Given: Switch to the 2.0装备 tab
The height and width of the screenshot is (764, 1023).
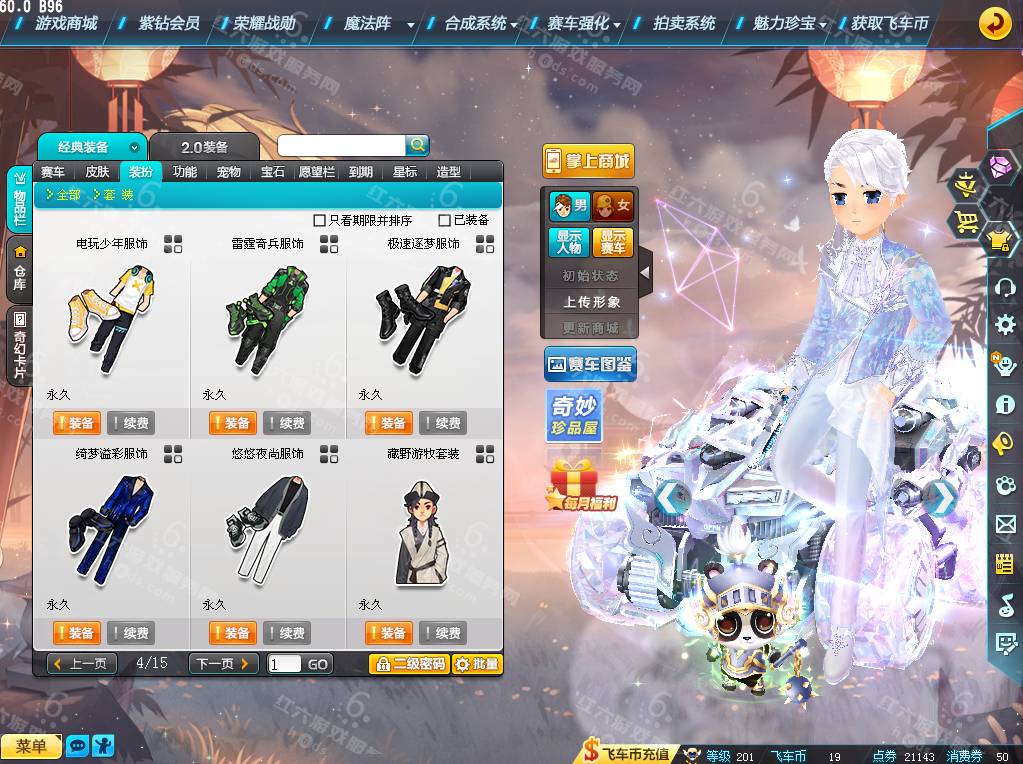Looking at the screenshot, I should (x=204, y=147).
